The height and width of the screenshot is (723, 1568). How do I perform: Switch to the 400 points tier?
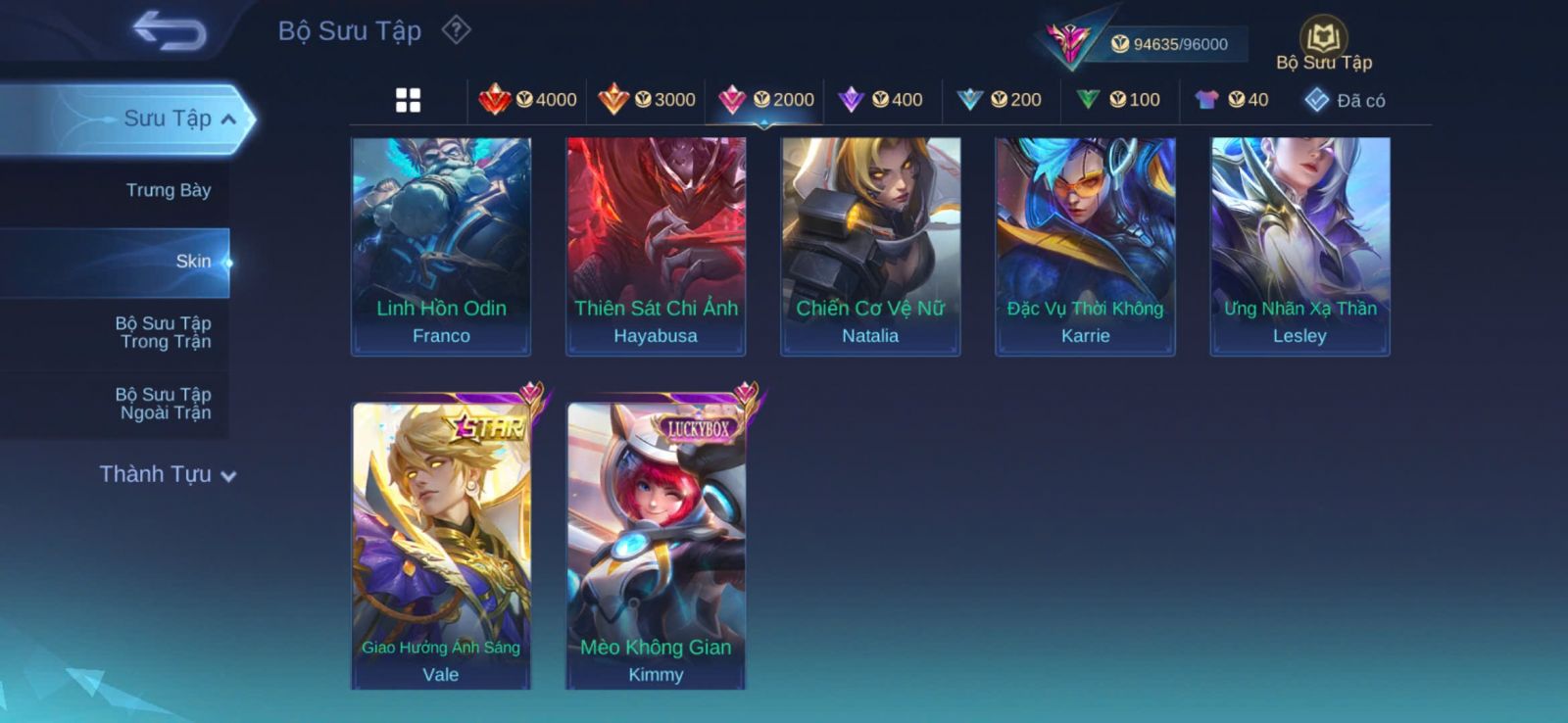coord(882,100)
